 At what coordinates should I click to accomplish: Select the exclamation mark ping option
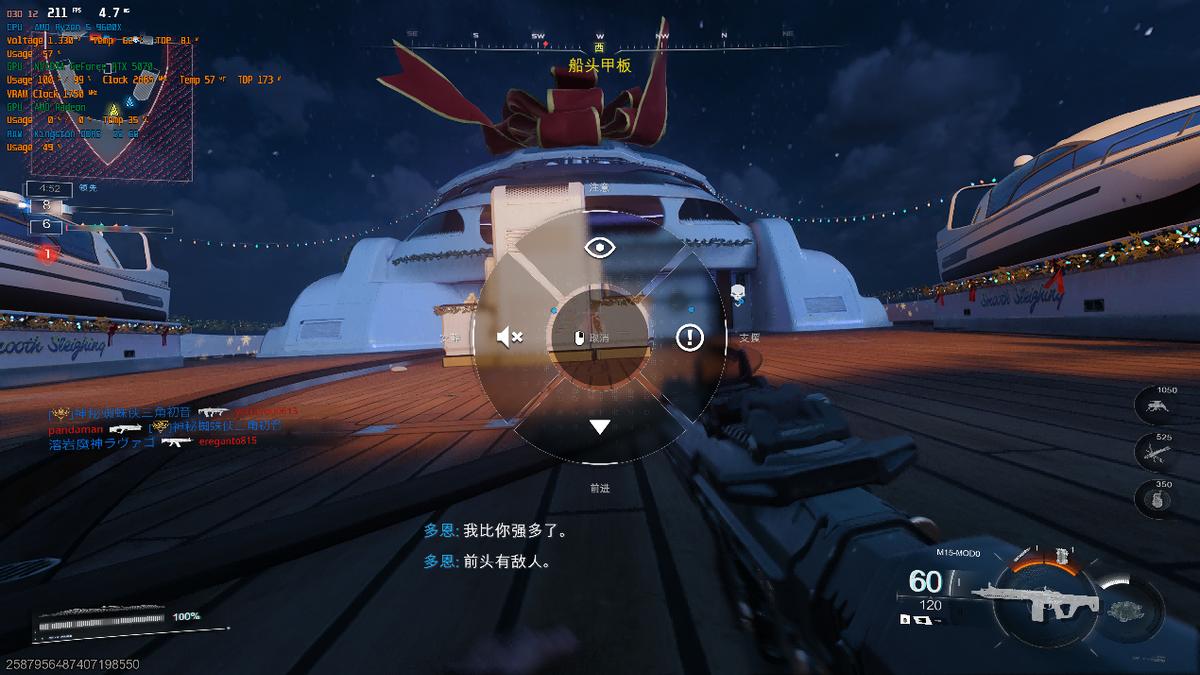coord(689,337)
